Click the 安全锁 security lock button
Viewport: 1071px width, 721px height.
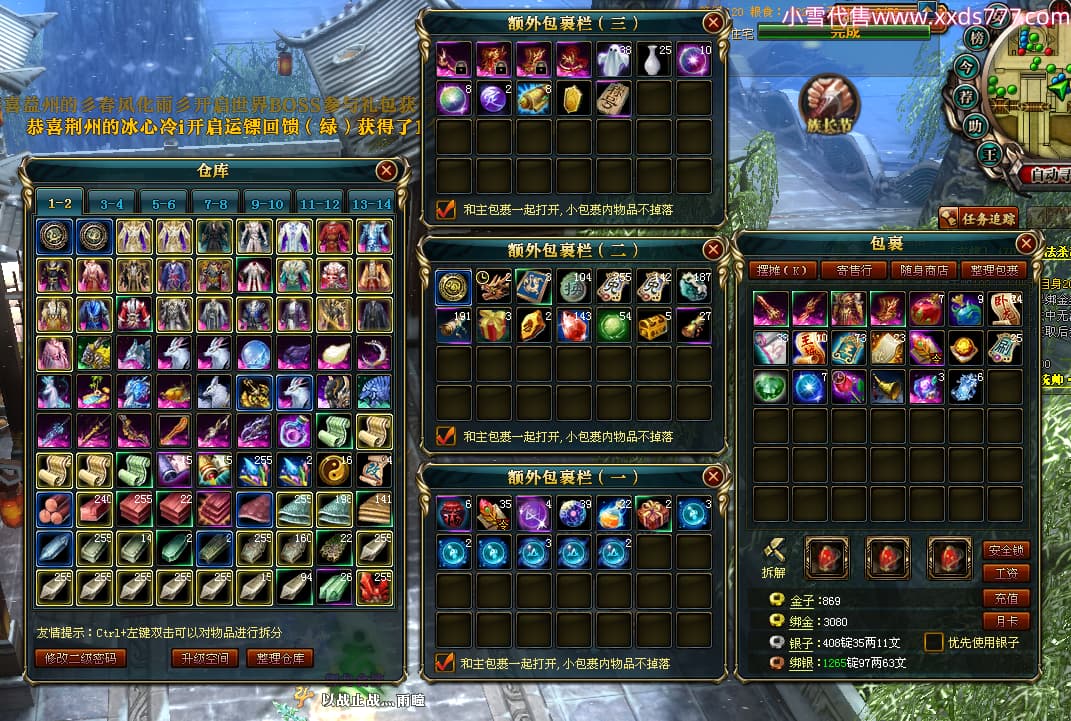pos(1006,550)
